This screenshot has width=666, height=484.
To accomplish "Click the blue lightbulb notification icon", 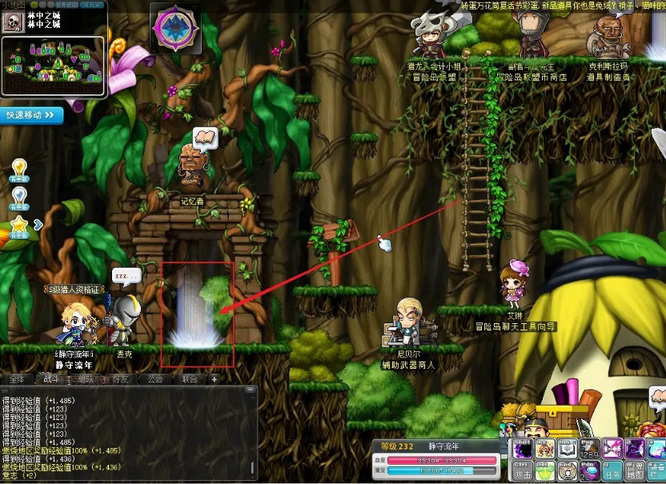I will pos(18,194).
